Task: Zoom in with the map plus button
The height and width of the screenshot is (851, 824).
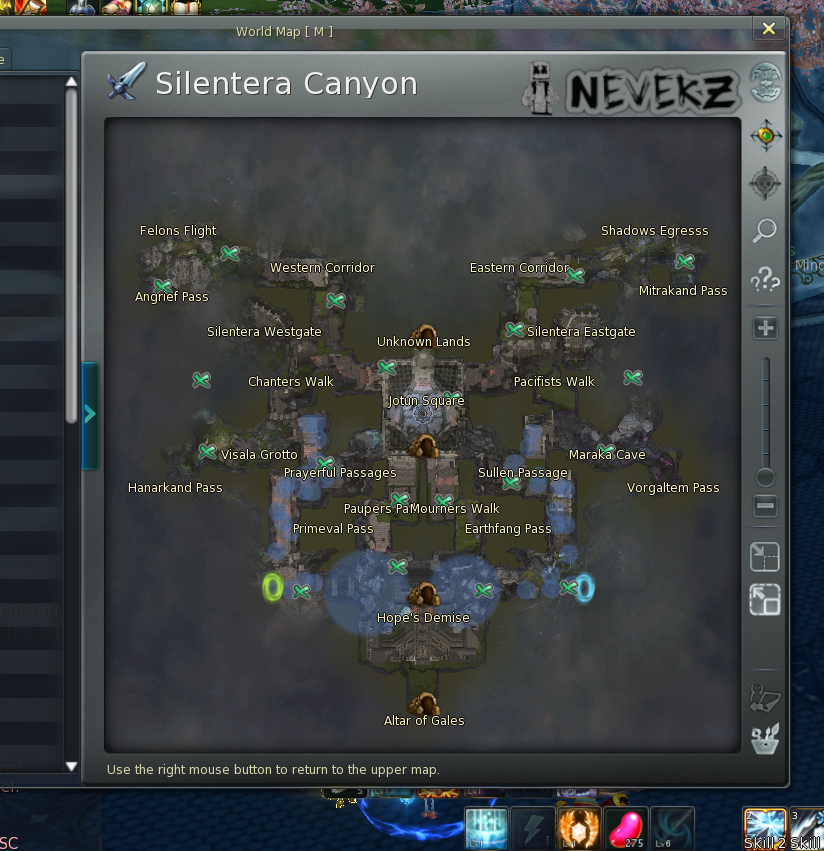Action: [765, 328]
